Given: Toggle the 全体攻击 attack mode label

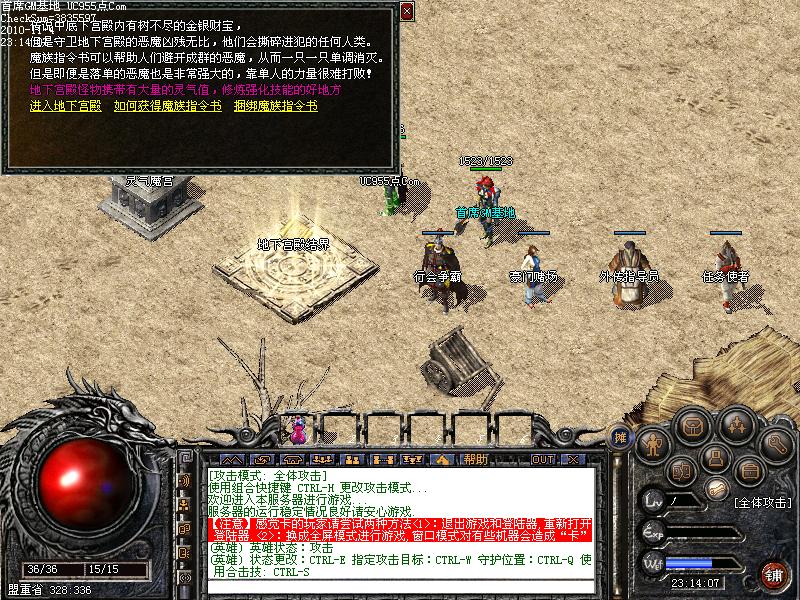Looking at the screenshot, I should click(762, 502).
